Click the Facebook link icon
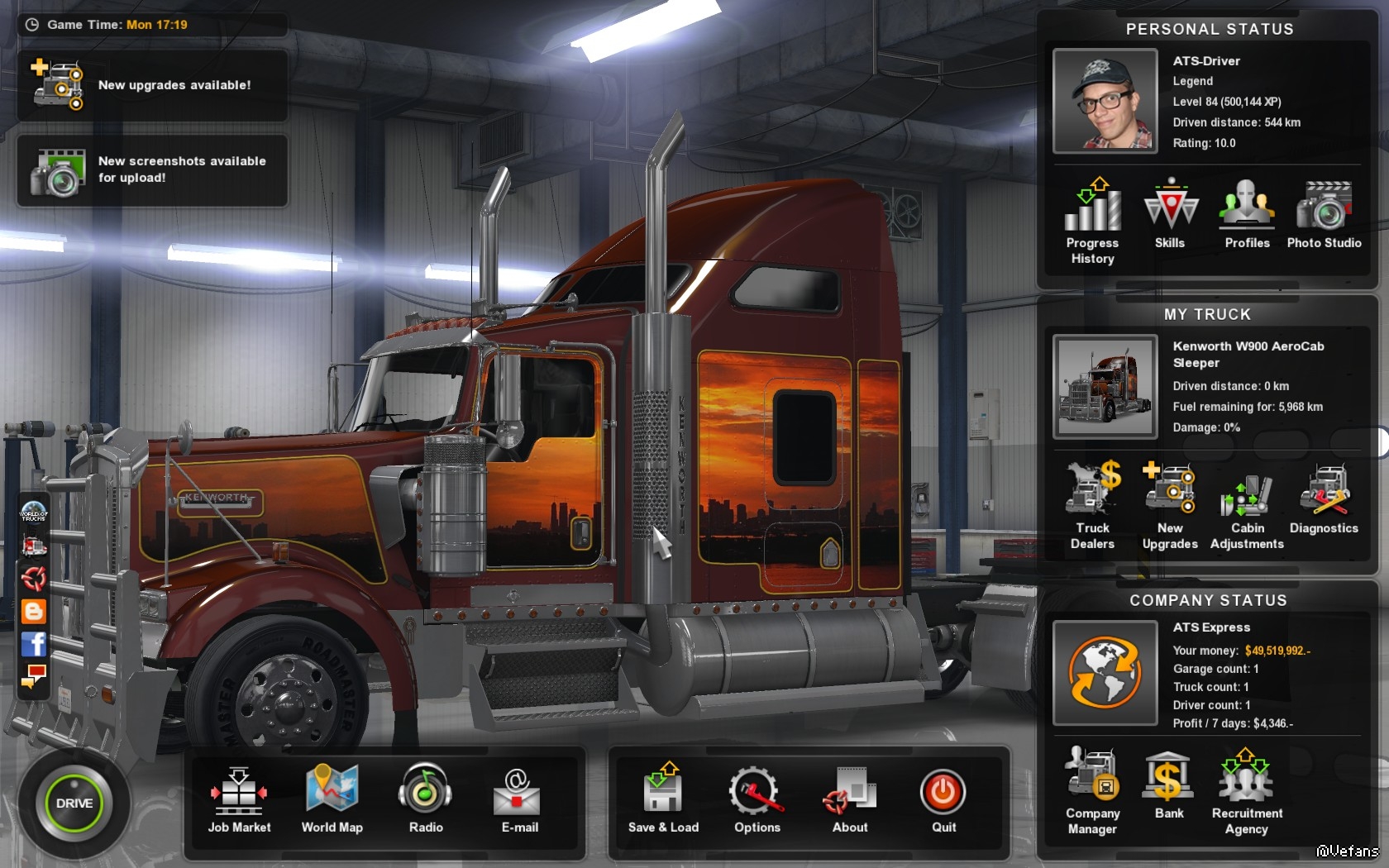 (34, 643)
